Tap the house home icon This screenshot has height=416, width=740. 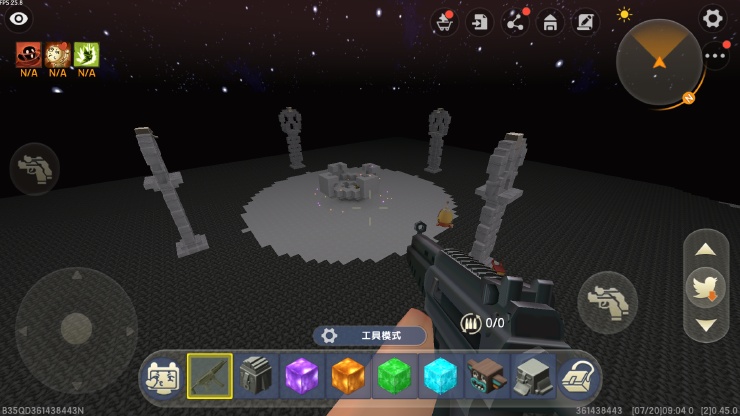[x=550, y=22]
